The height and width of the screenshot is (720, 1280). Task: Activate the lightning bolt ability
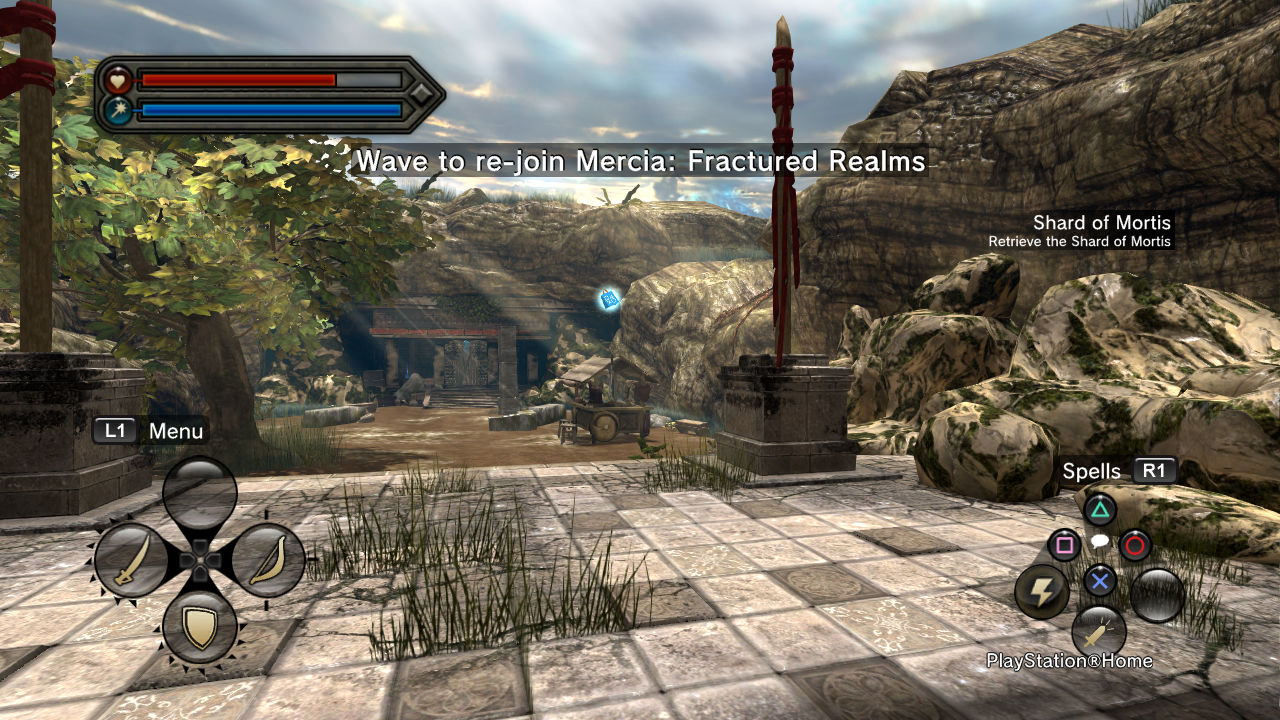pos(1042,592)
